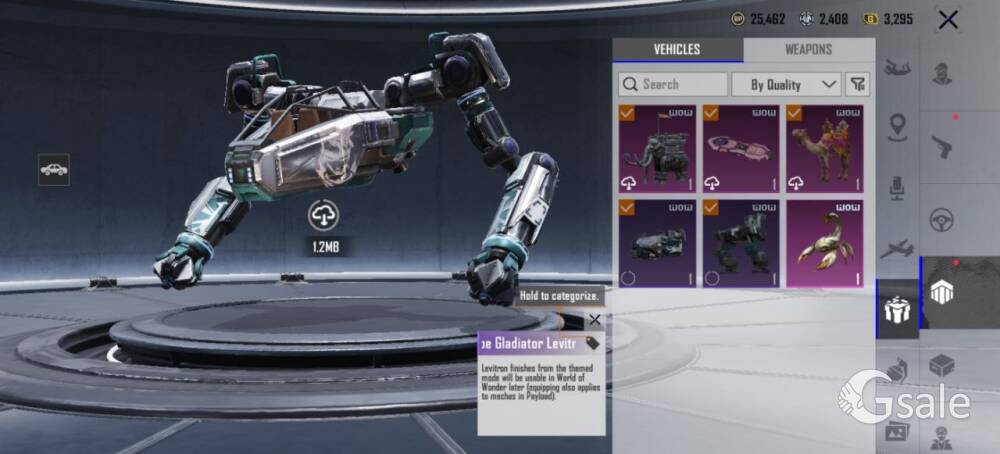Open the pistol weapons category
The width and height of the screenshot is (1000, 454).
coord(941,146)
